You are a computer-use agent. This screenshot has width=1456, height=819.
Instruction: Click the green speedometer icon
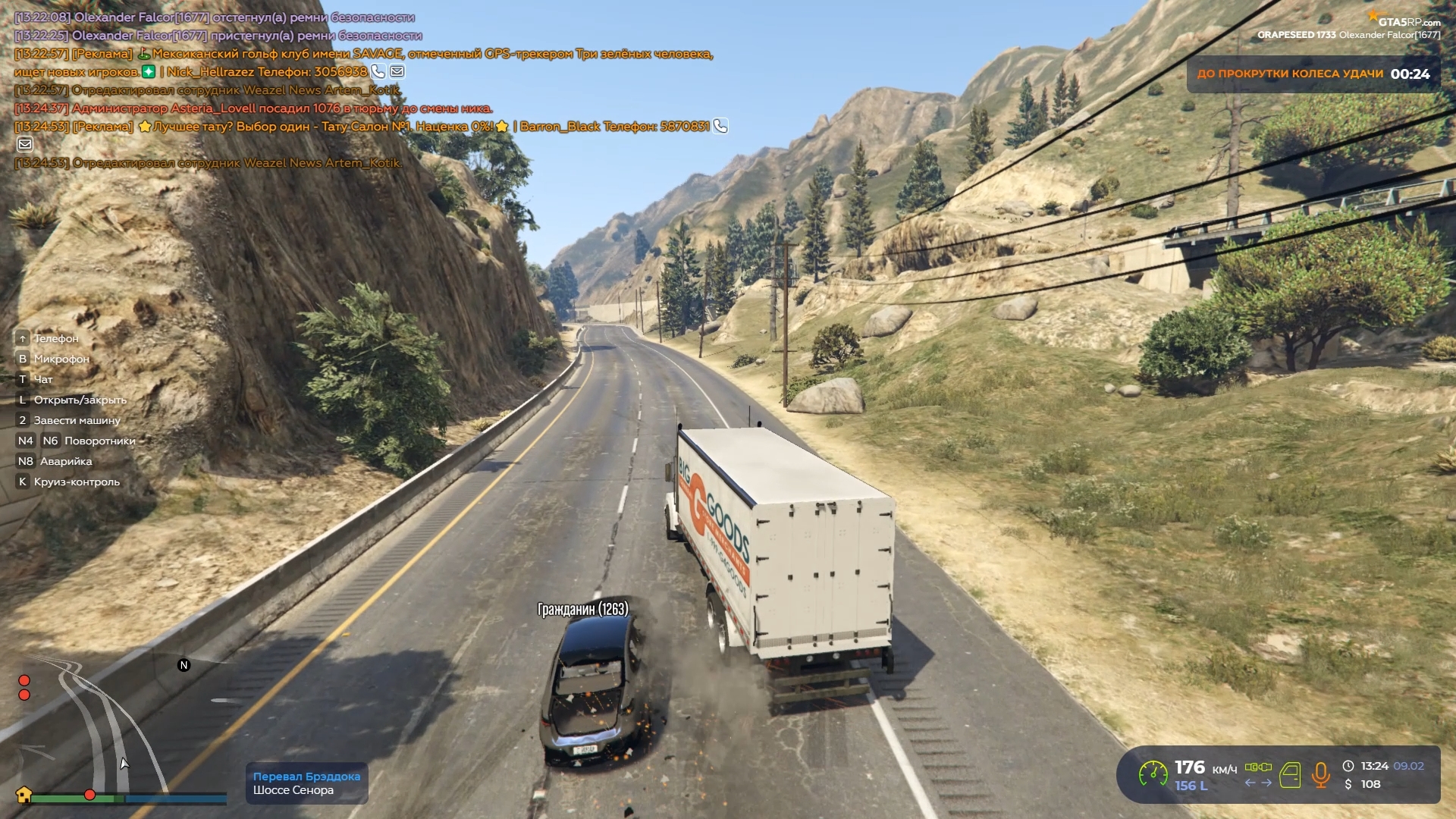pyautogui.click(x=1153, y=774)
